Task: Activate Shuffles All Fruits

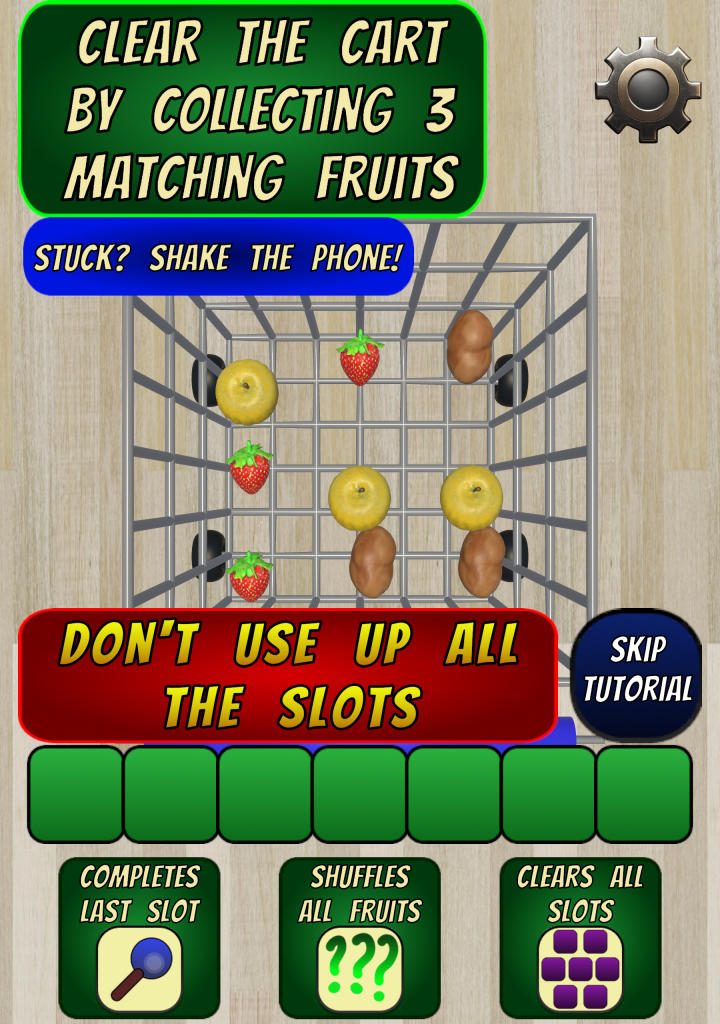Action: pyautogui.click(x=360, y=966)
